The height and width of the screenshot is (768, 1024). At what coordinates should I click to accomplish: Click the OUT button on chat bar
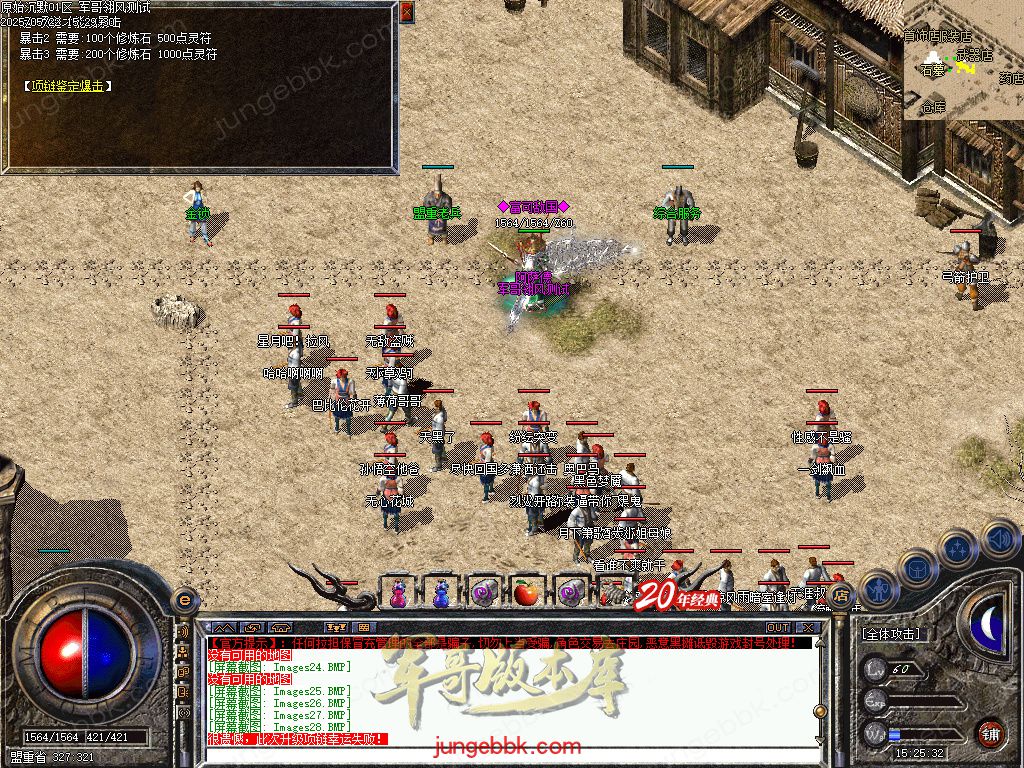click(x=777, y=628)
